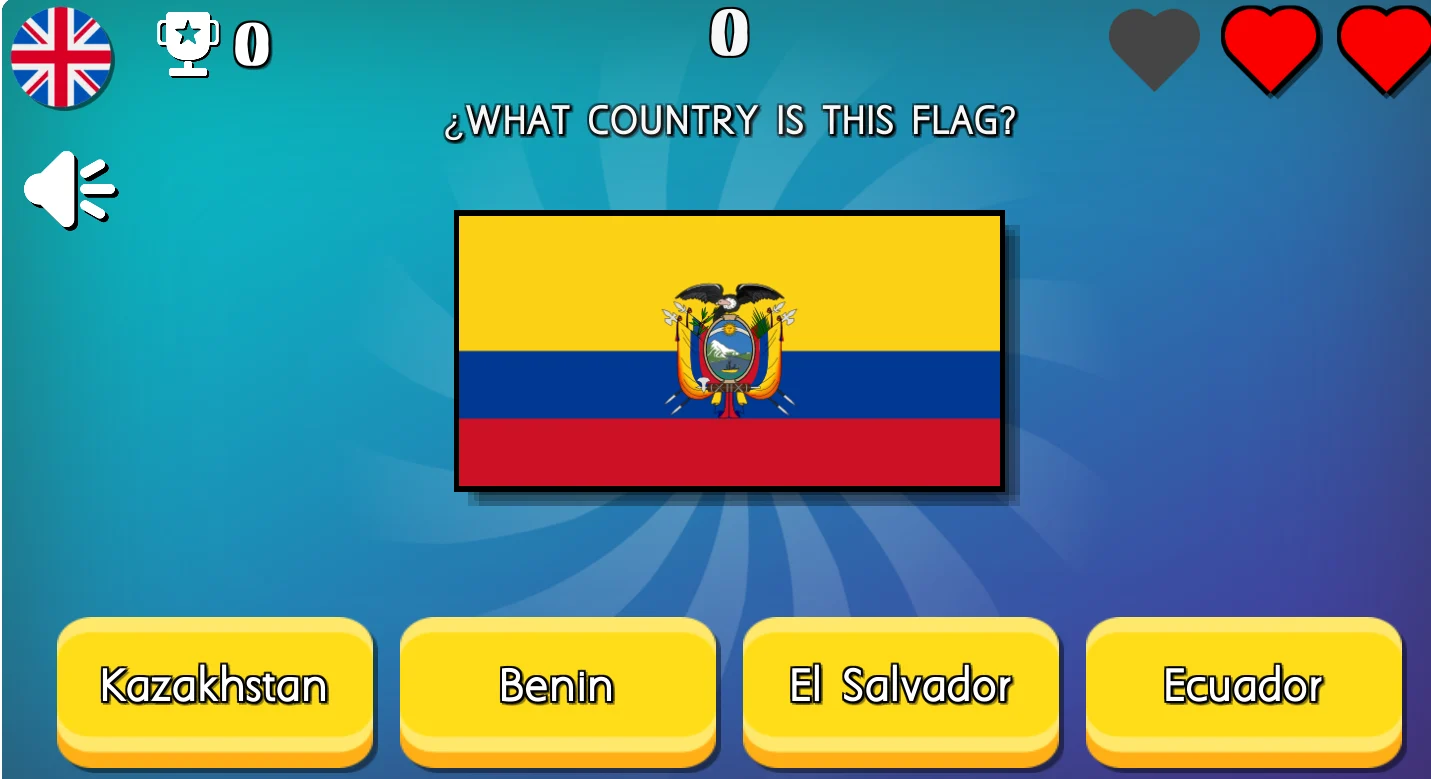Select the Benin answer button
Image resolution: width=1431 pixels, height=779 pixels.
[557, 687]
